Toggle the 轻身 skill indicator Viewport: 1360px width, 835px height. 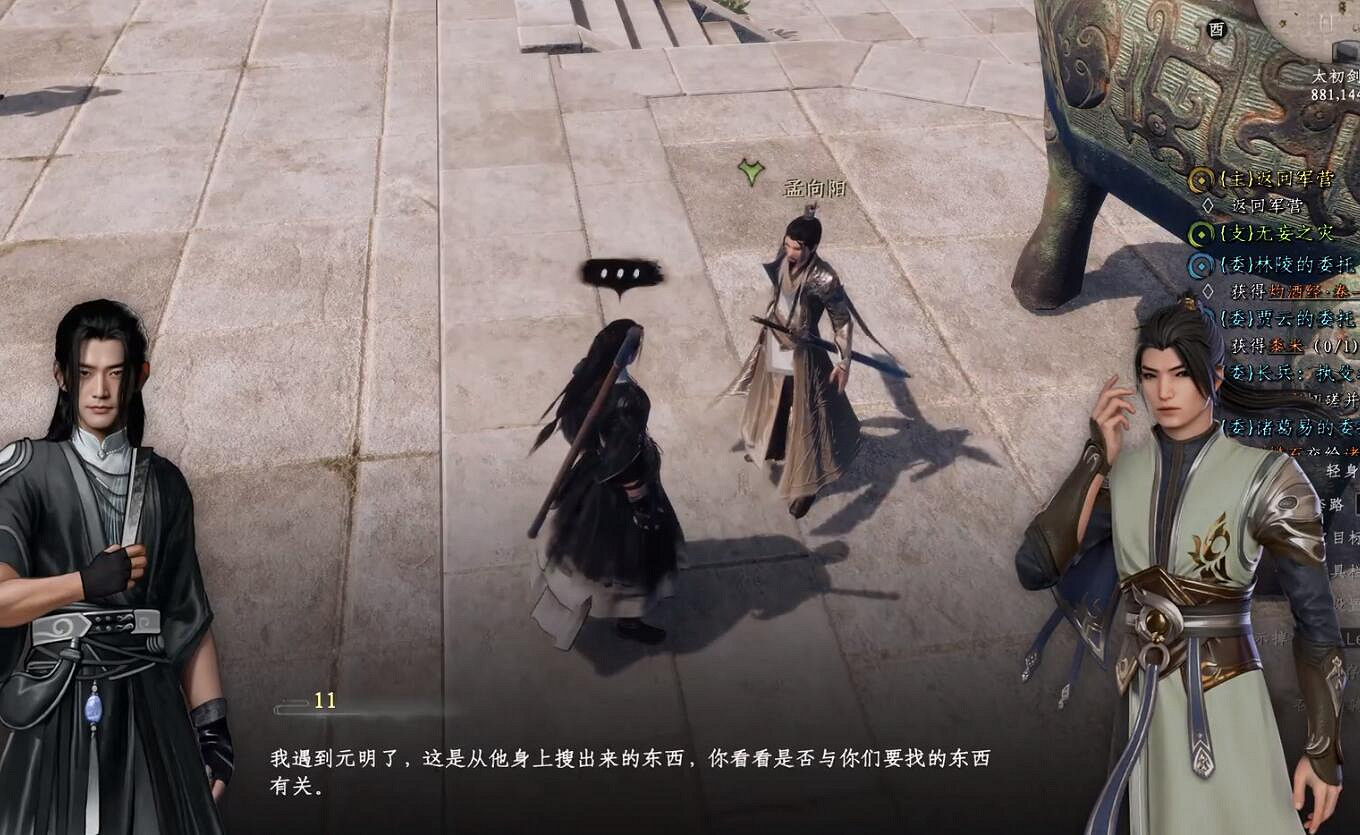1342,468
